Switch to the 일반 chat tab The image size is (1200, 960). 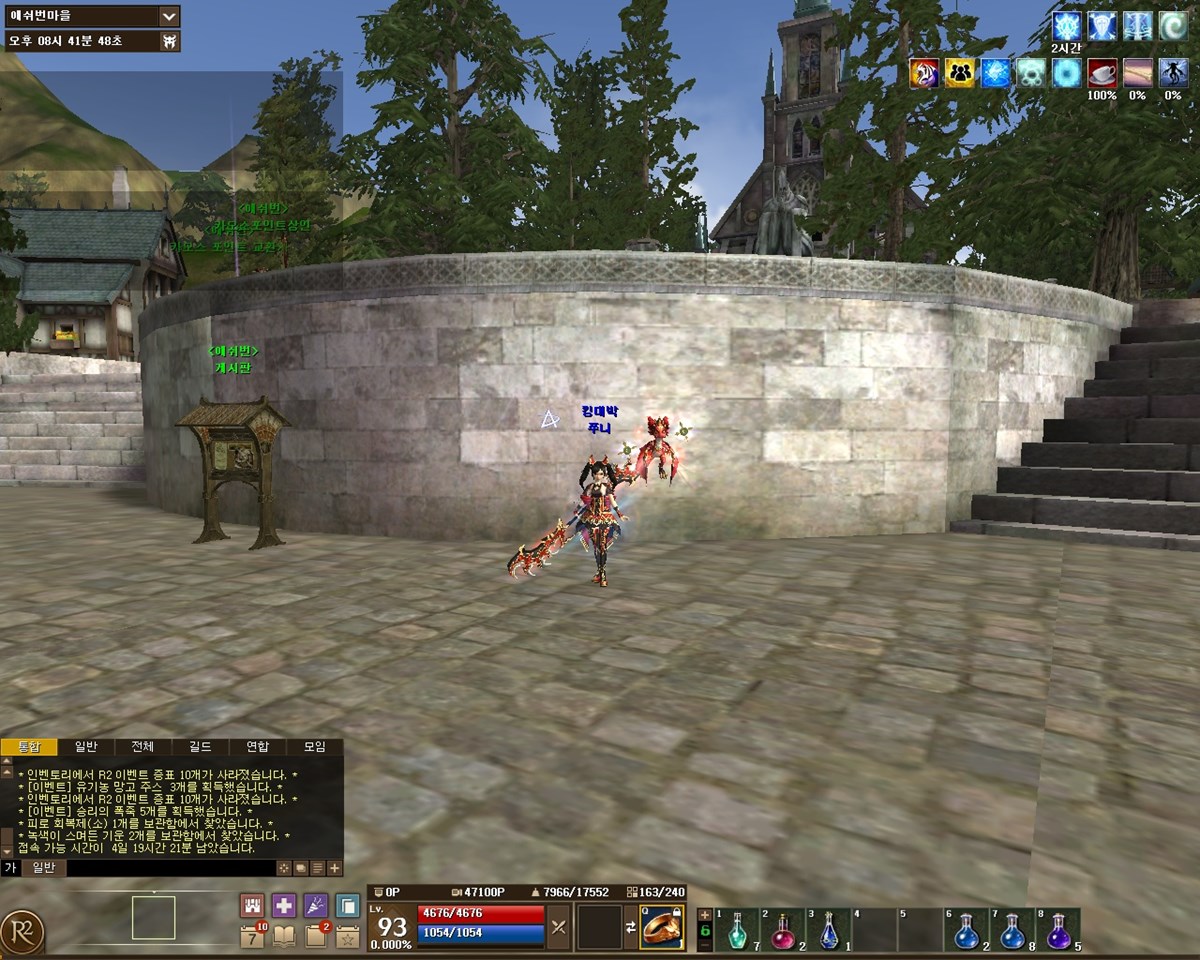[86, 747]
